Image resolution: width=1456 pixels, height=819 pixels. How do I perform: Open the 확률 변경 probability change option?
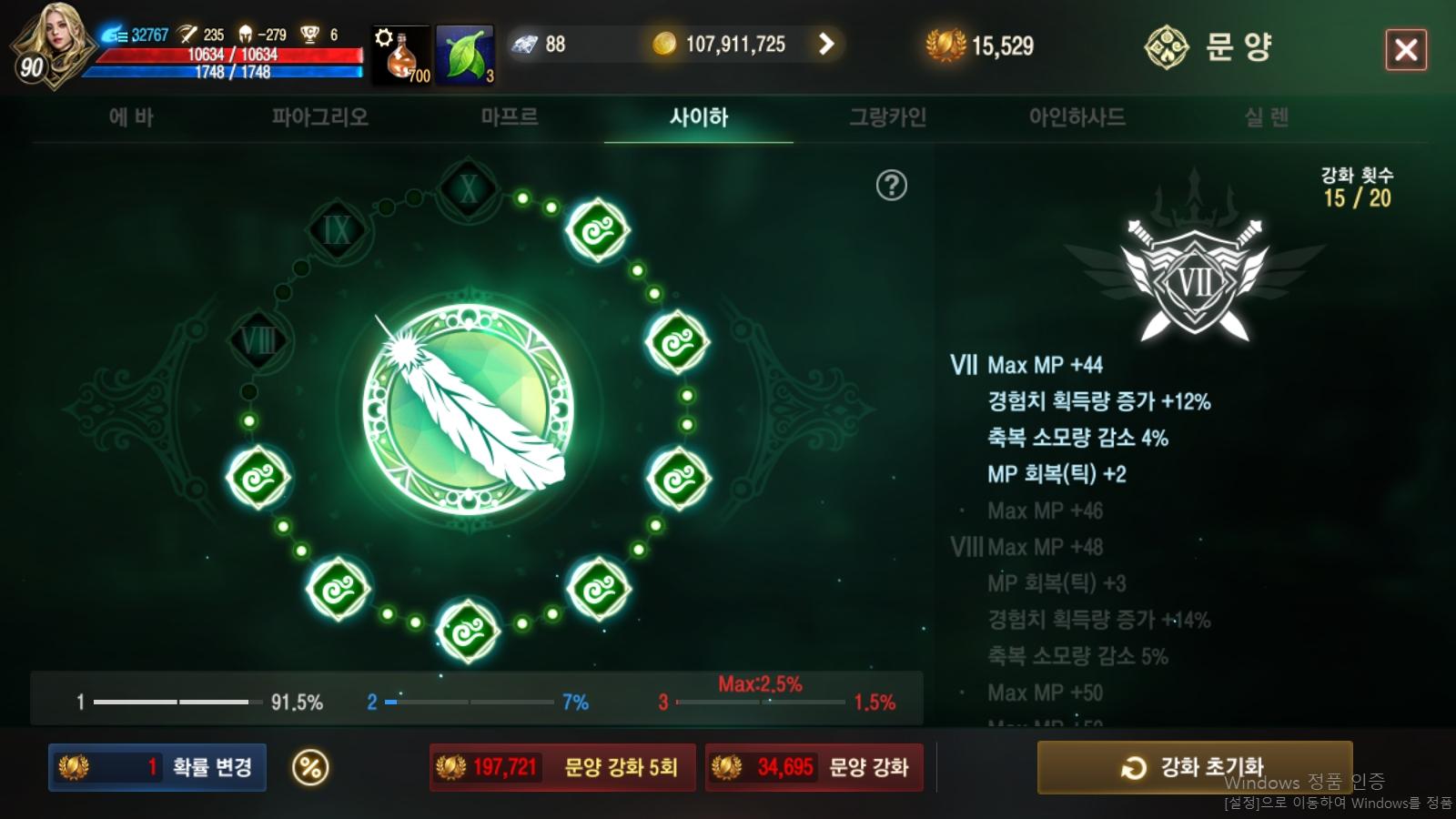click(x=157, y=767)
